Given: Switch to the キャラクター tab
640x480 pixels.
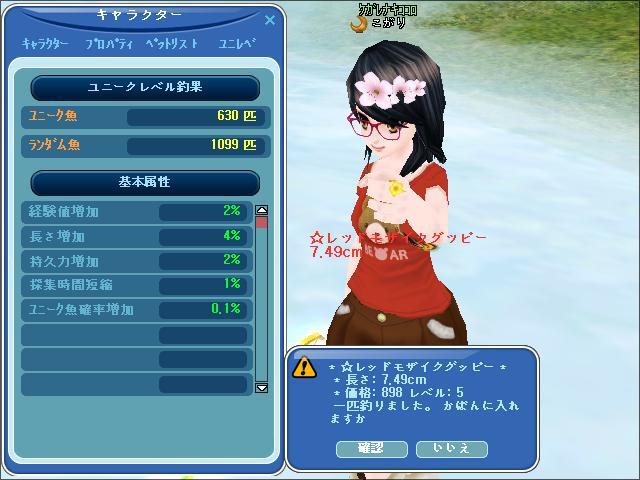Looking at the screenshot, I should click(x=45, y=44).
